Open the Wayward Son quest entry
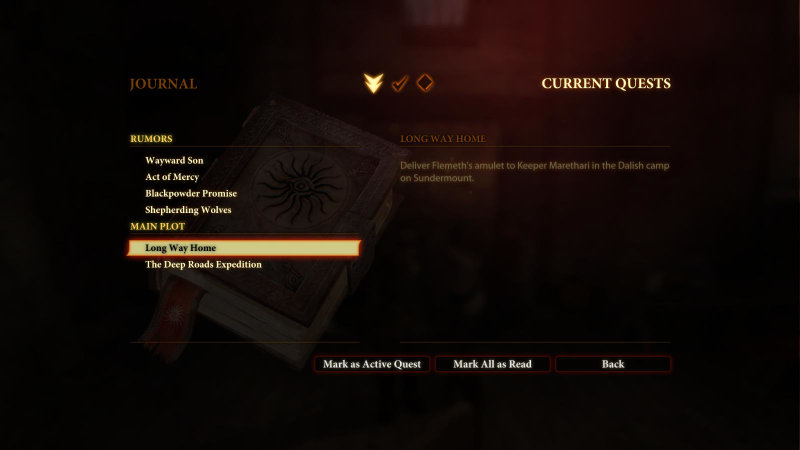Viewport: 800px width, 450px height. pos(174,160)
